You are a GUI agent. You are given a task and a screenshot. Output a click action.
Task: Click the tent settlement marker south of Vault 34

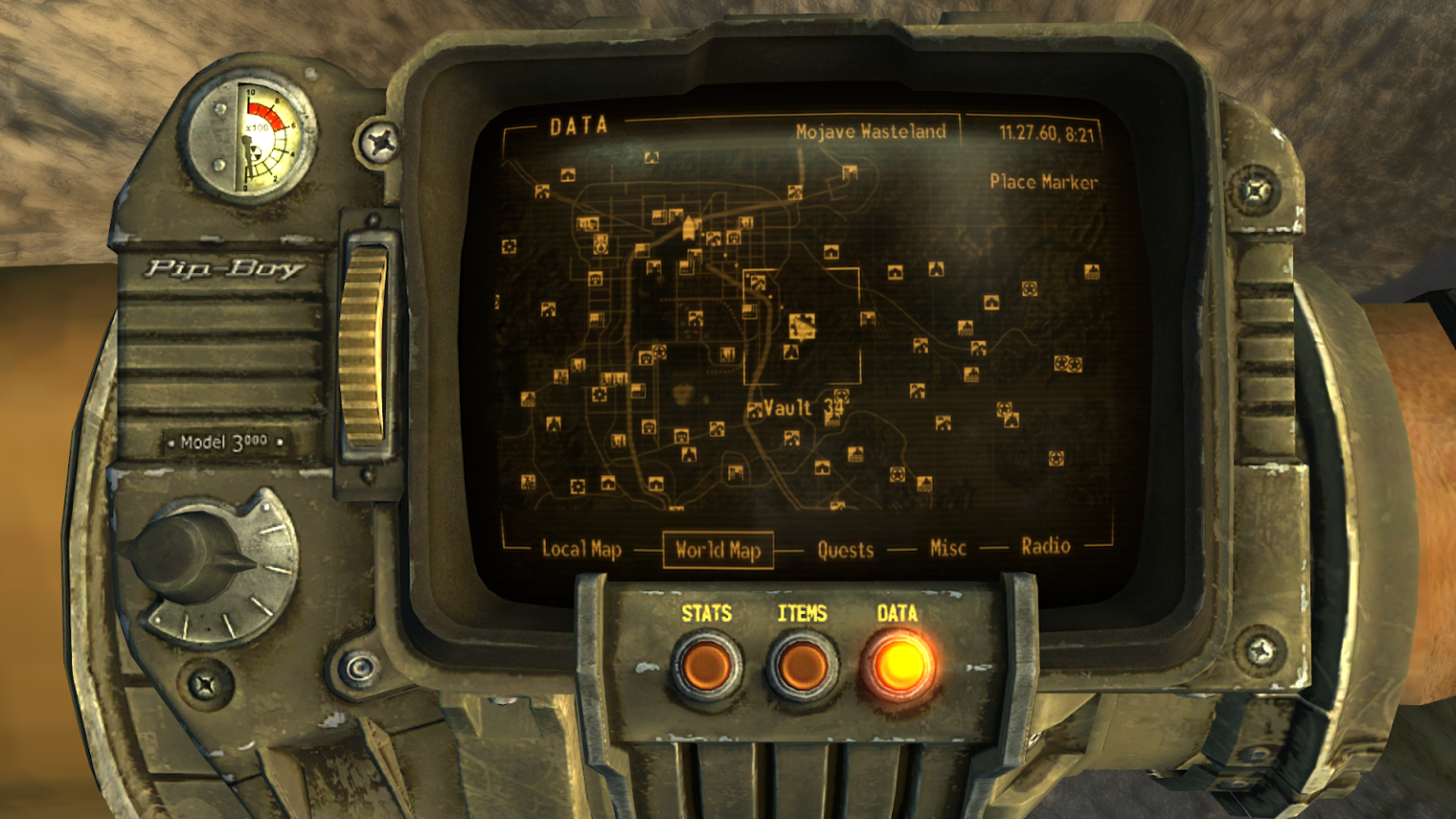click(823, 468)
